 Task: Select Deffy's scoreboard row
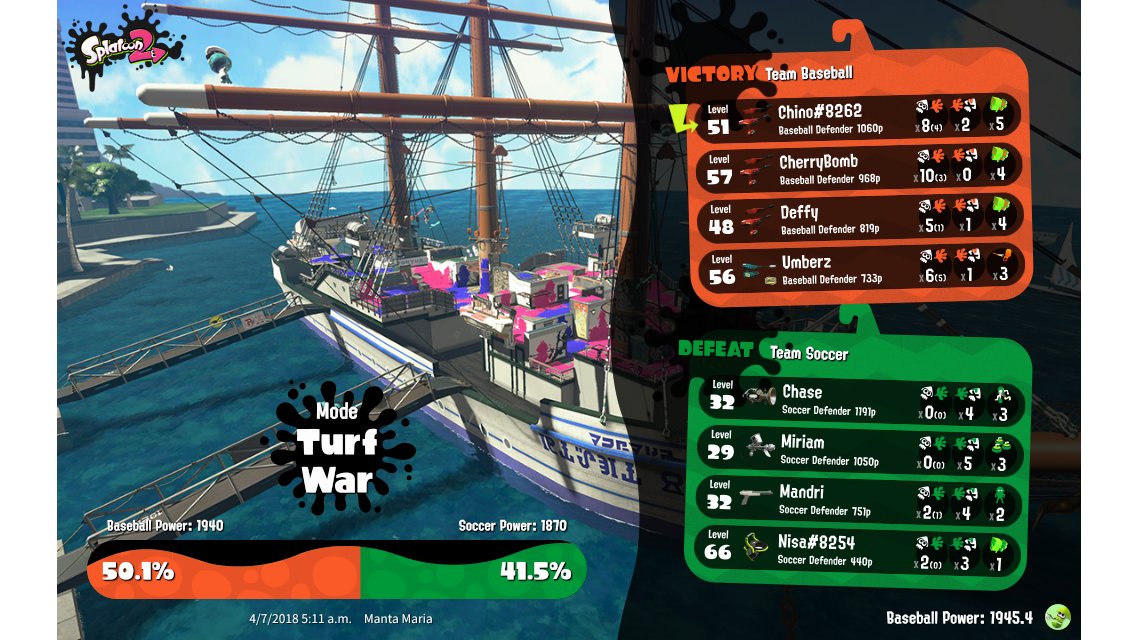click(858, 219)
